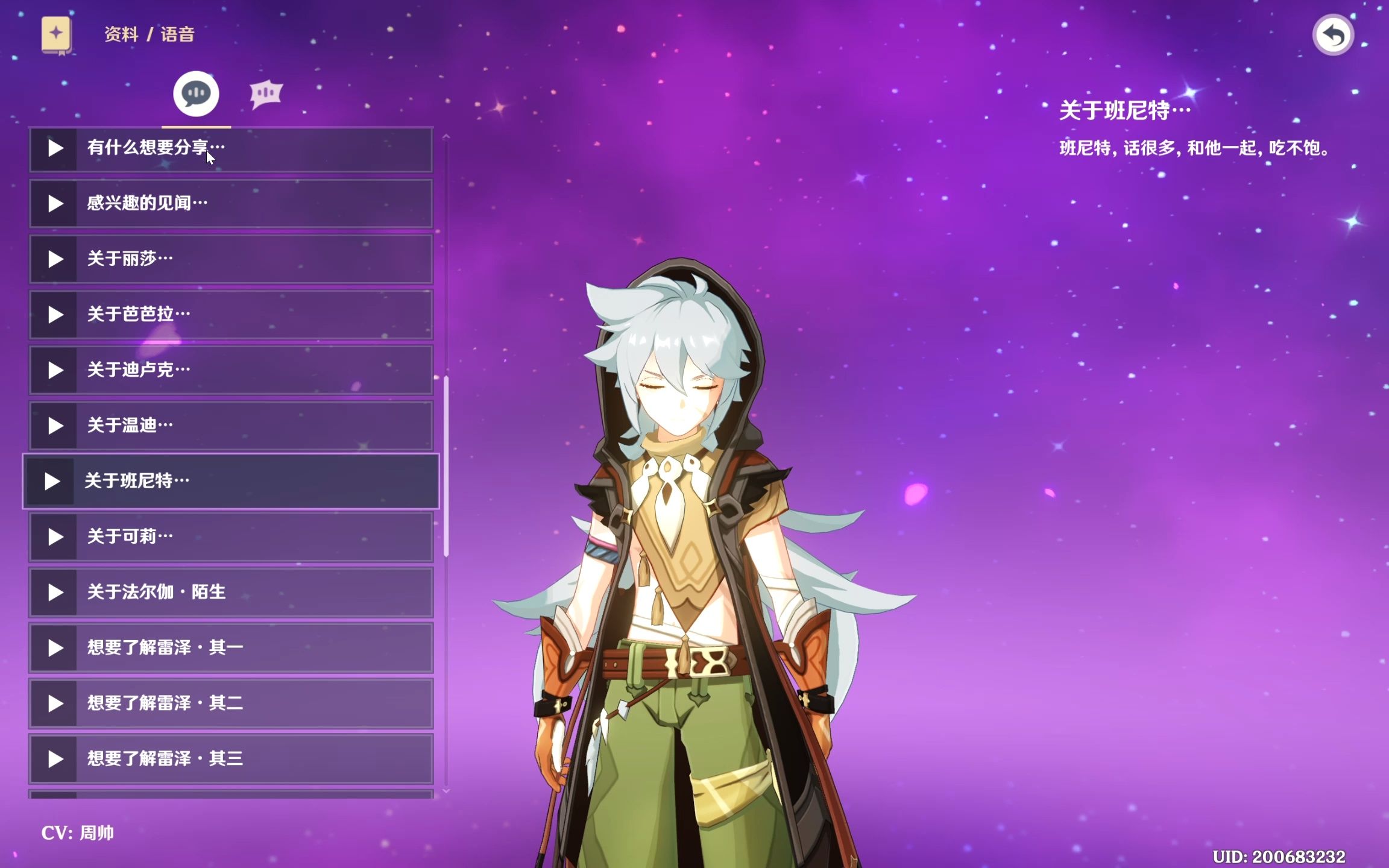Play 想要了解雷泽·其一 voice line

(54, 648)
